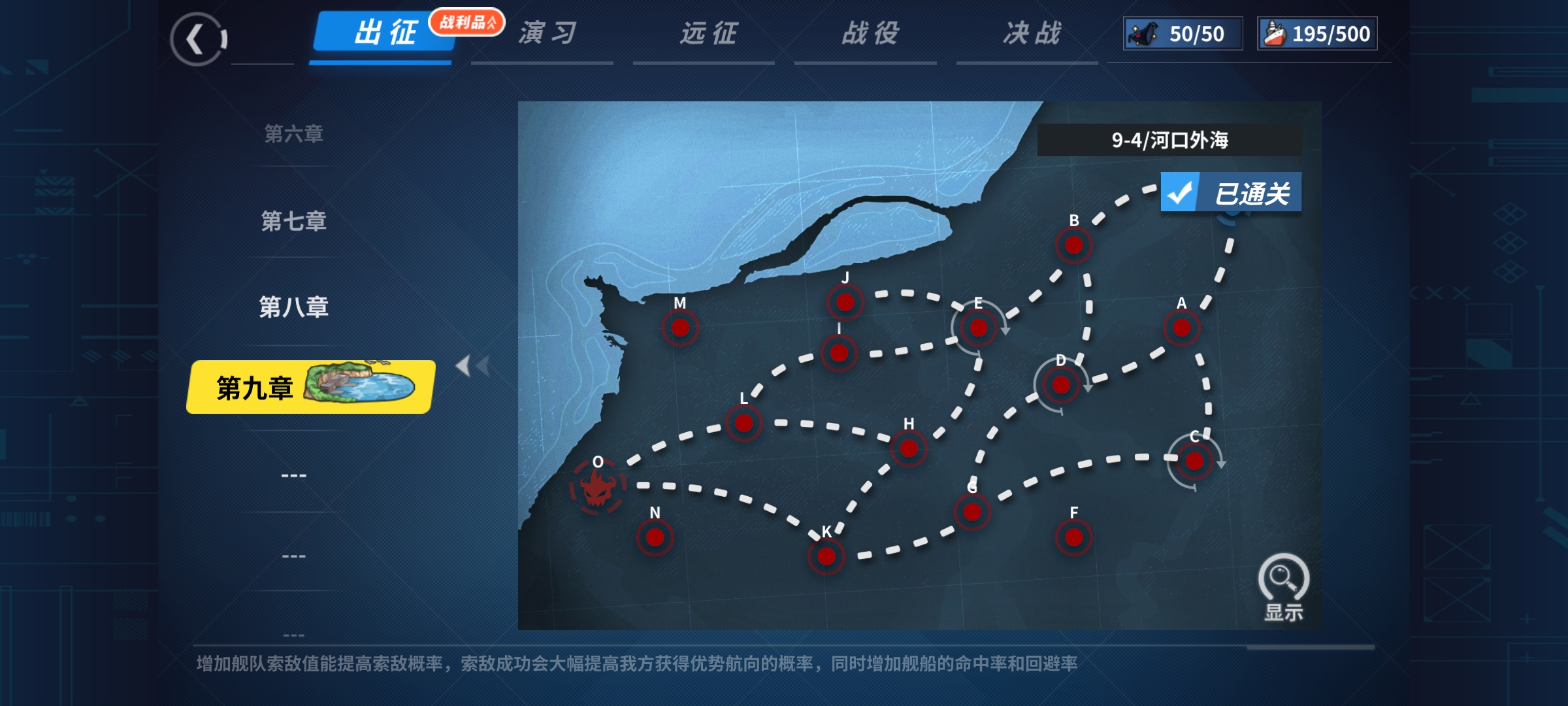Click map node K
Viewport: 1568px width, 706px height.
click(x=826, y=556)
